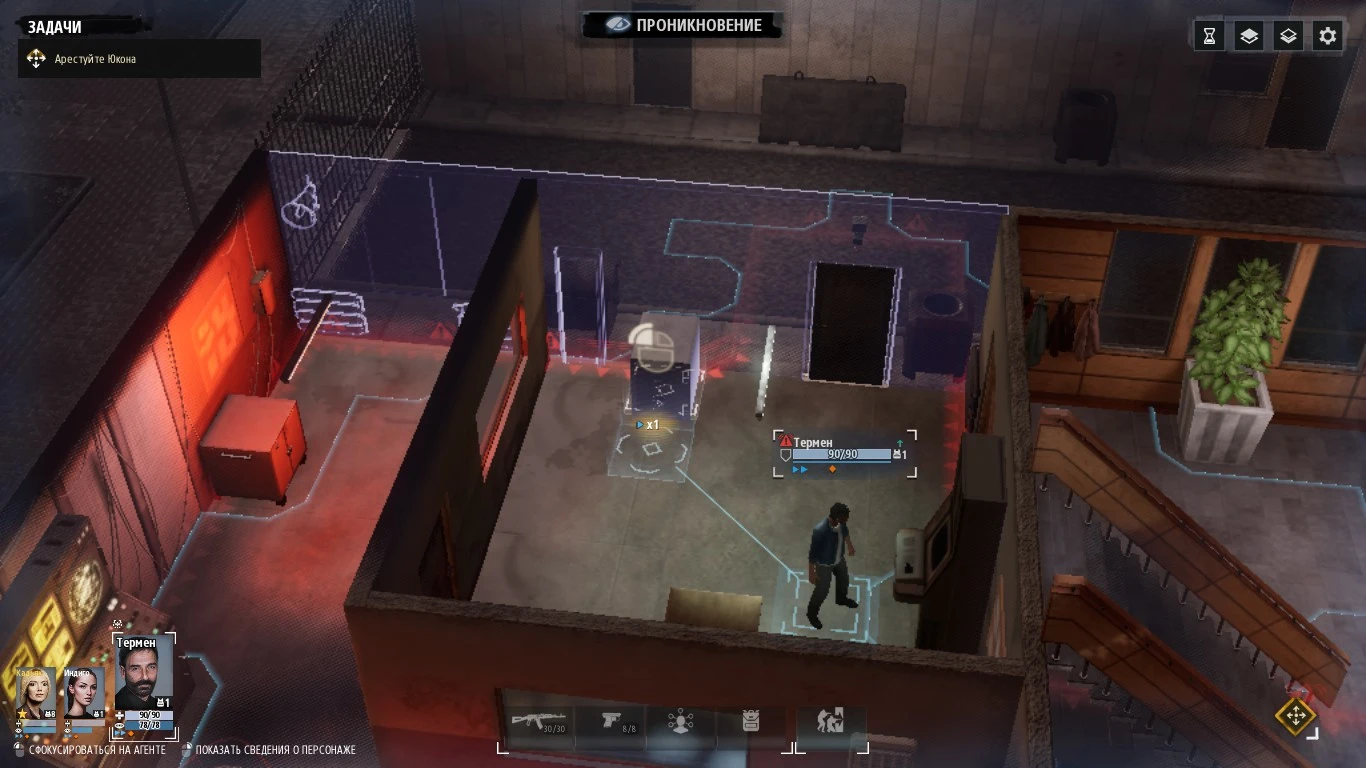Click the hourglass end-turn icon
The height and width of the screenshot is (768, 1366).
[1208, 35]
